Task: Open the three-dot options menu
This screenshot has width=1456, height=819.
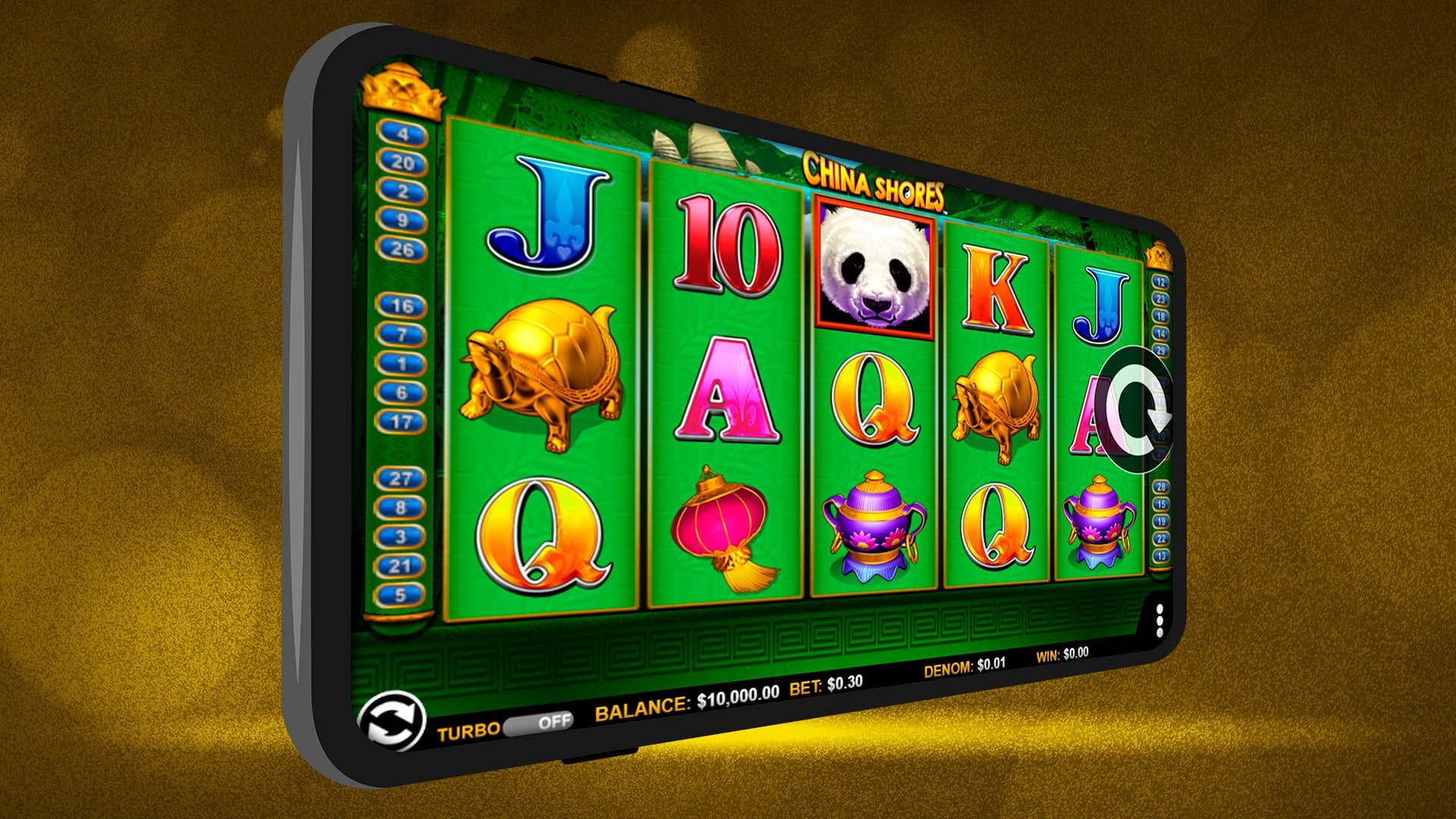Action: click(1159, 621)
